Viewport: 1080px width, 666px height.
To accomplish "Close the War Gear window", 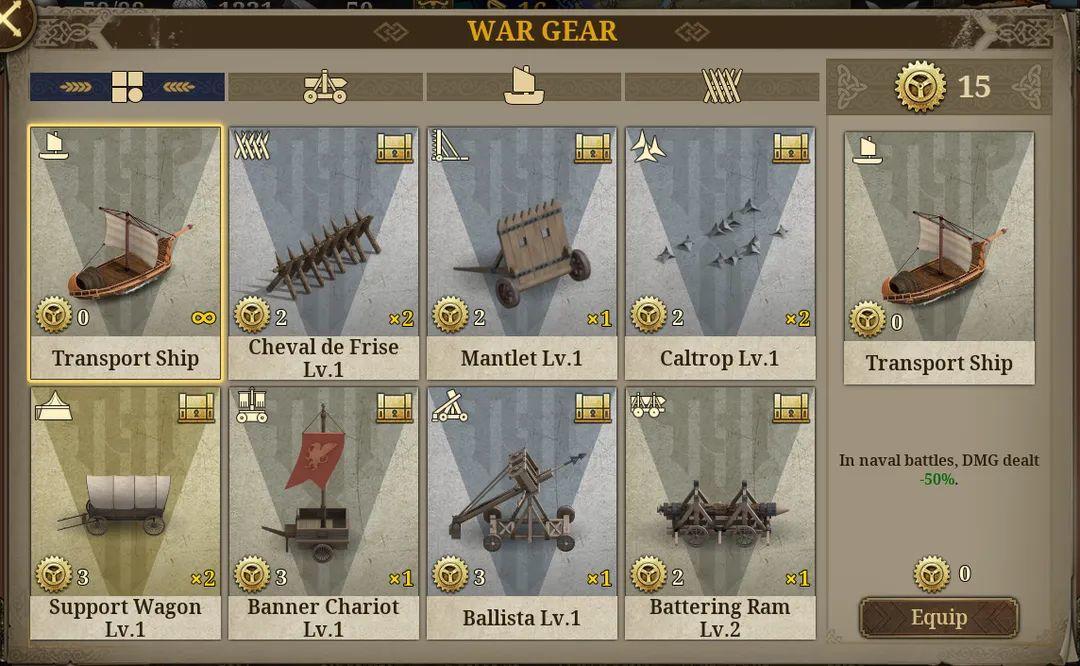I will [x=13, y=20].
